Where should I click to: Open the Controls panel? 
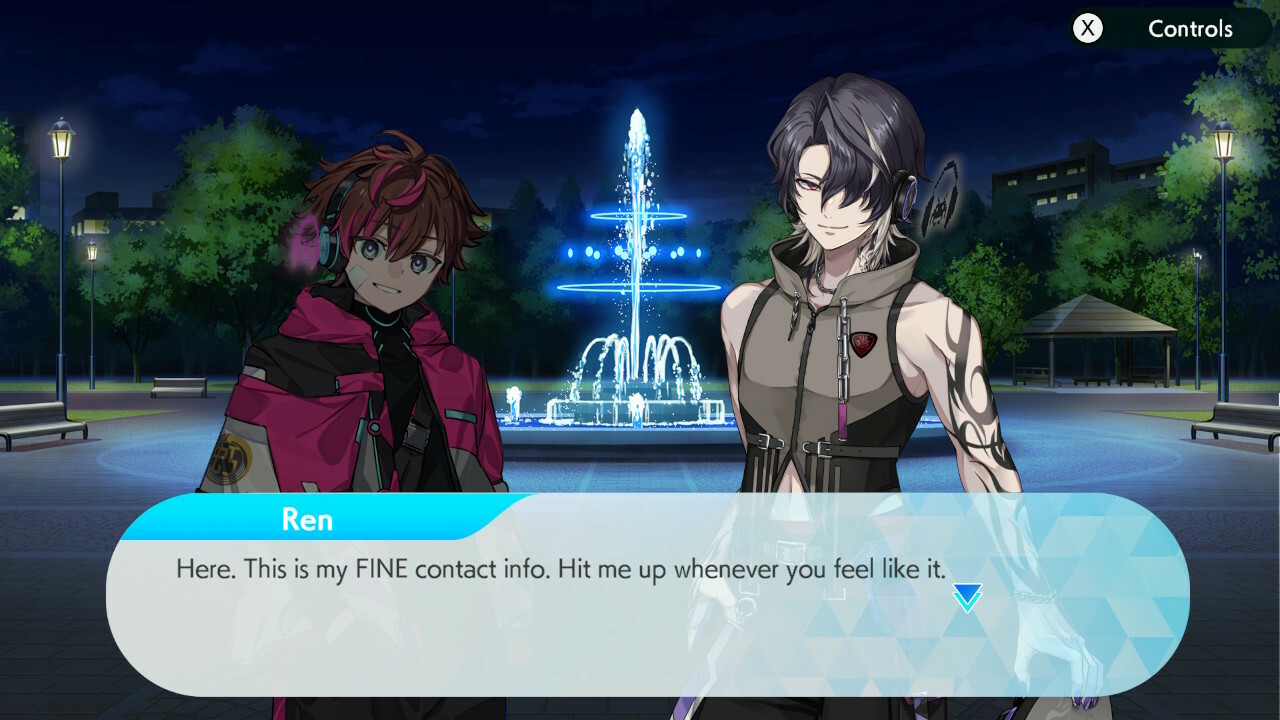1166,29
